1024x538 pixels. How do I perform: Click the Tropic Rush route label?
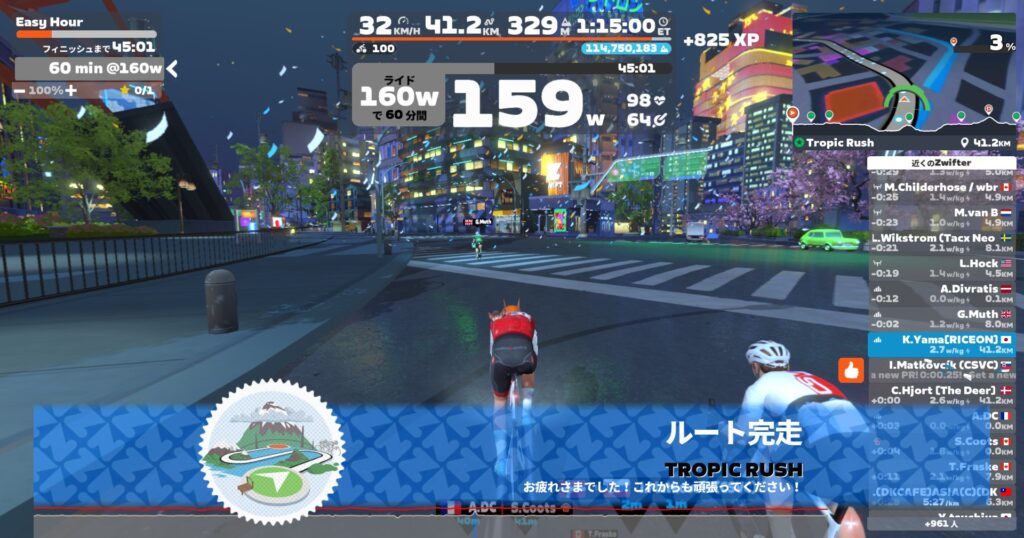840,143
